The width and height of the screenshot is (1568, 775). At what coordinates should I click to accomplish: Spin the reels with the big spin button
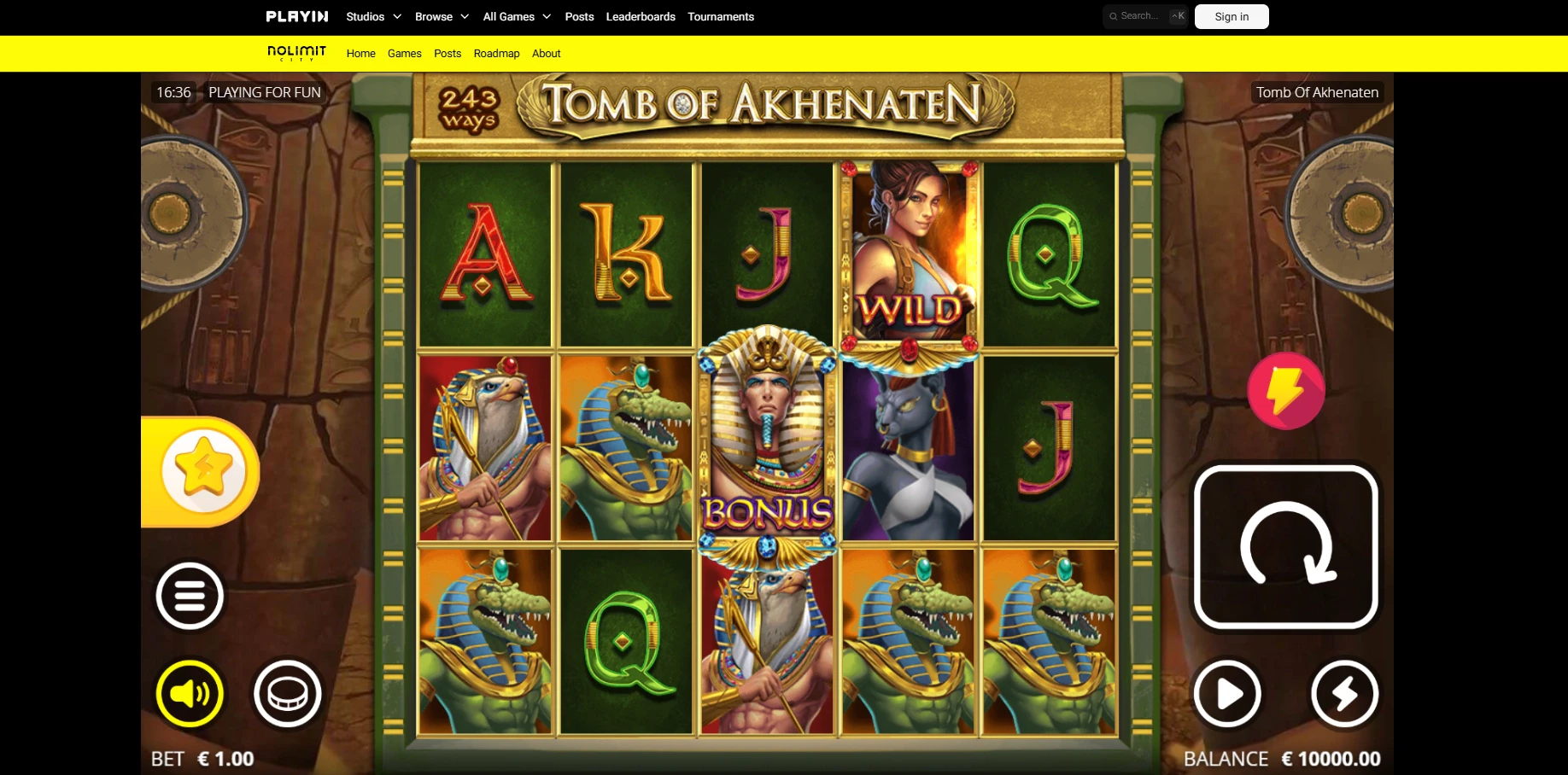pos(1285,547)
